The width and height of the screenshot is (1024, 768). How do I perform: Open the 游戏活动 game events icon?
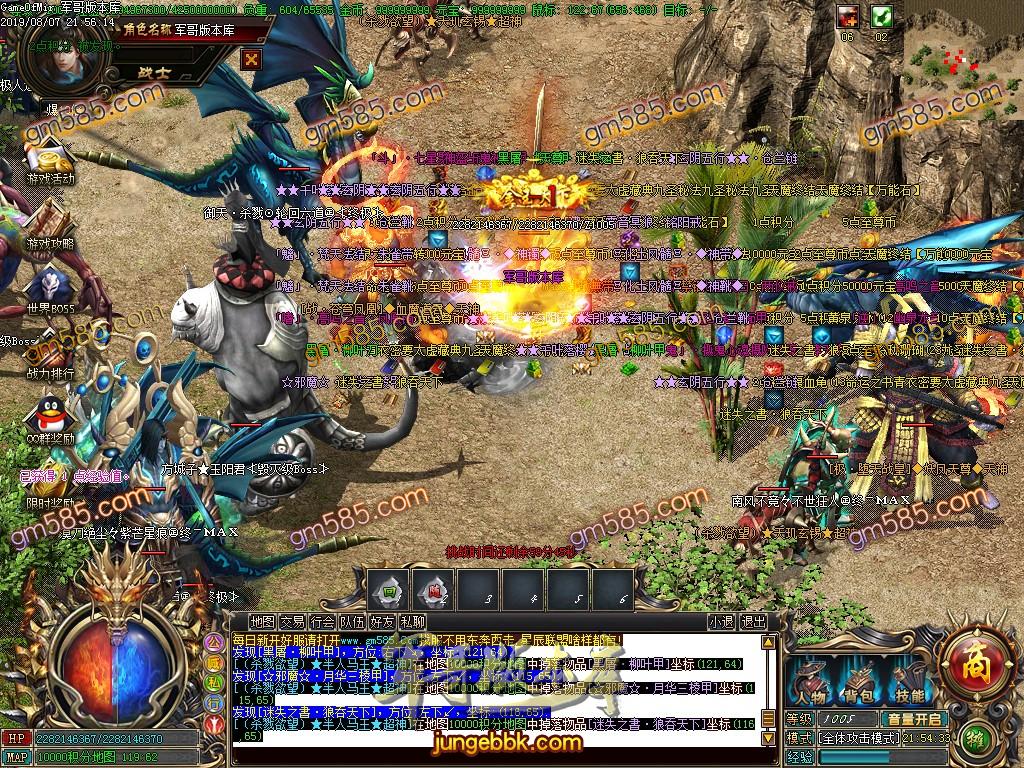52,166
